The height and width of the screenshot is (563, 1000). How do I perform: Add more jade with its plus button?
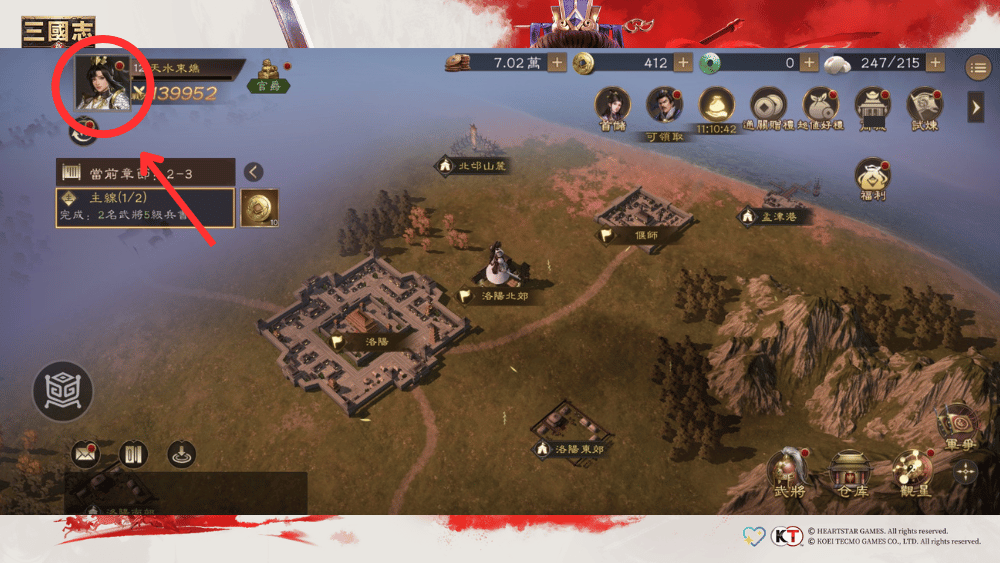(808, 63)
